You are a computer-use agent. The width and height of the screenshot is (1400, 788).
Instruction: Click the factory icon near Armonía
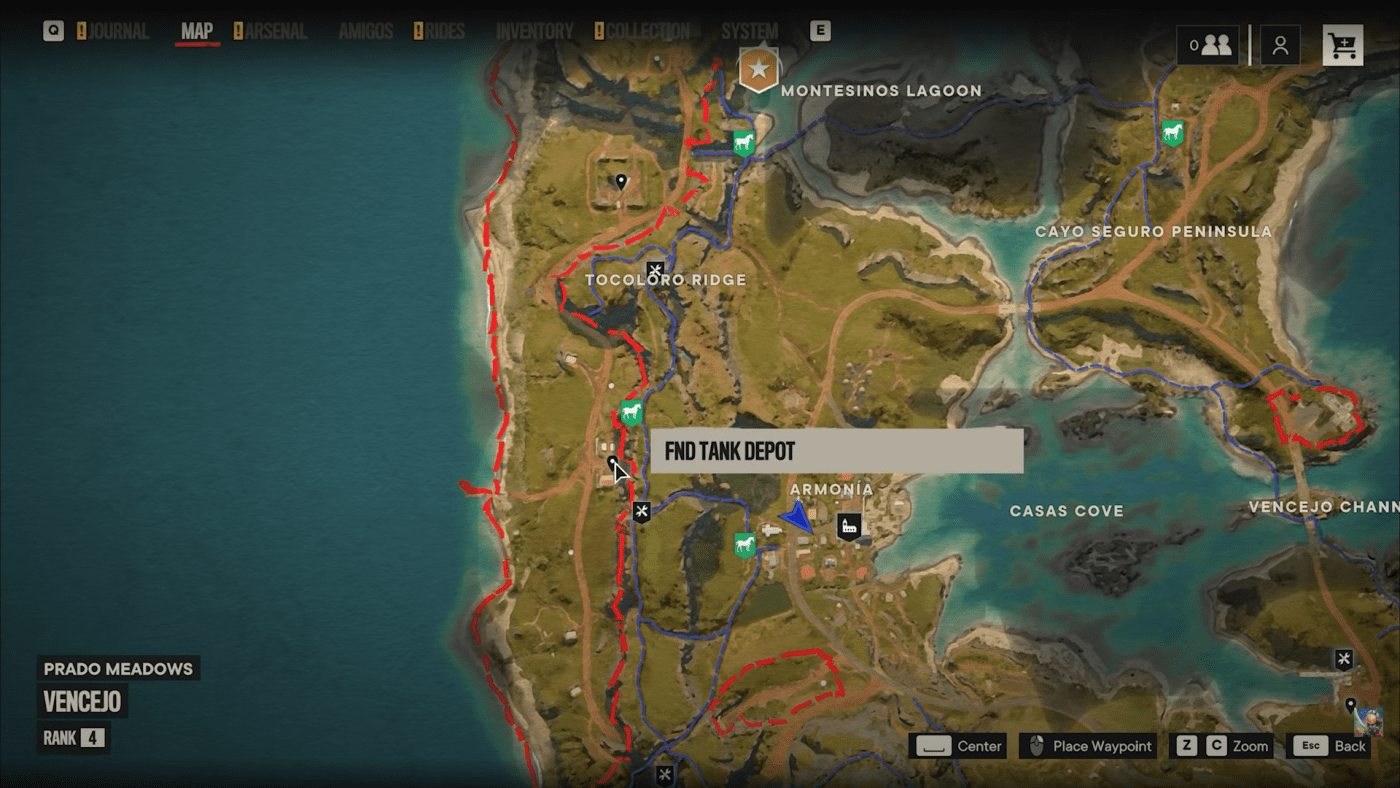point(849,524)
